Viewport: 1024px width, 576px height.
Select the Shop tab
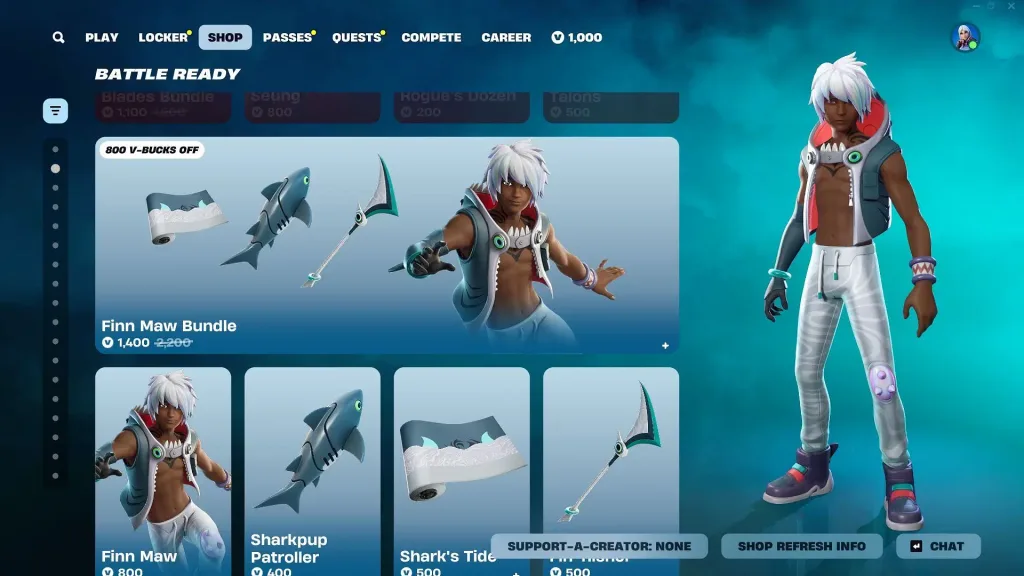click(225, 38)
